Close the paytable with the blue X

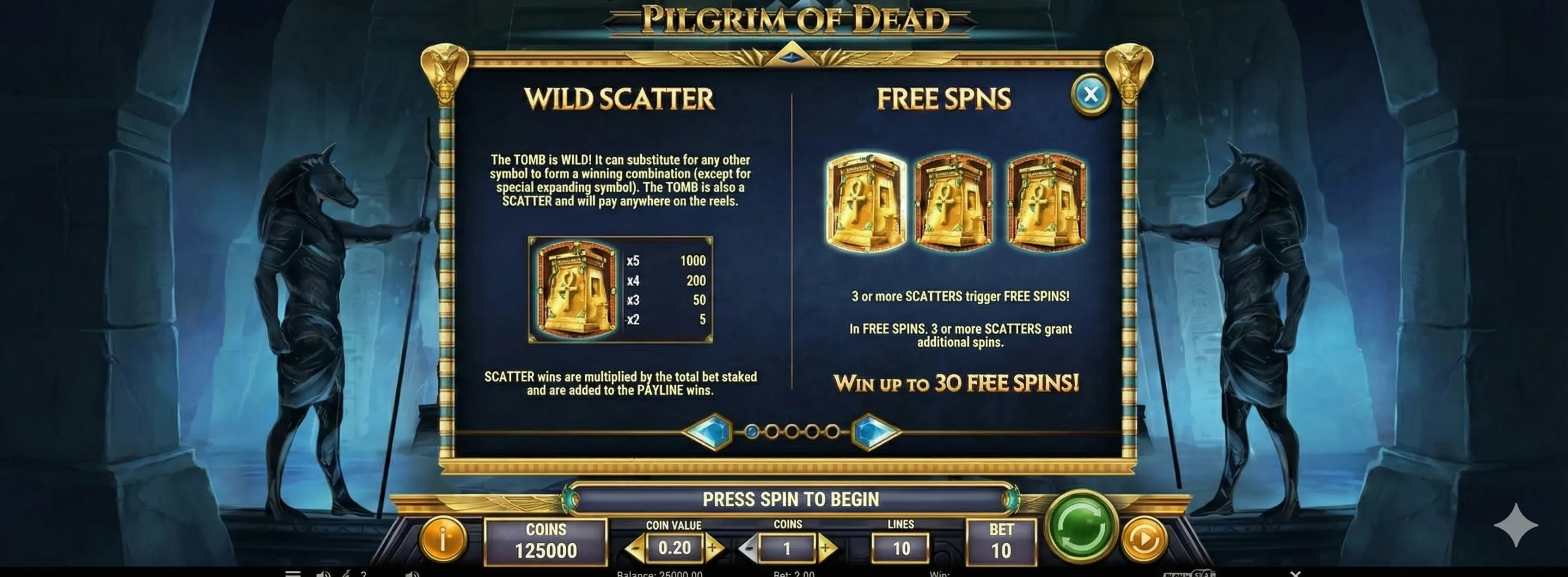[x=1091, y=94]
